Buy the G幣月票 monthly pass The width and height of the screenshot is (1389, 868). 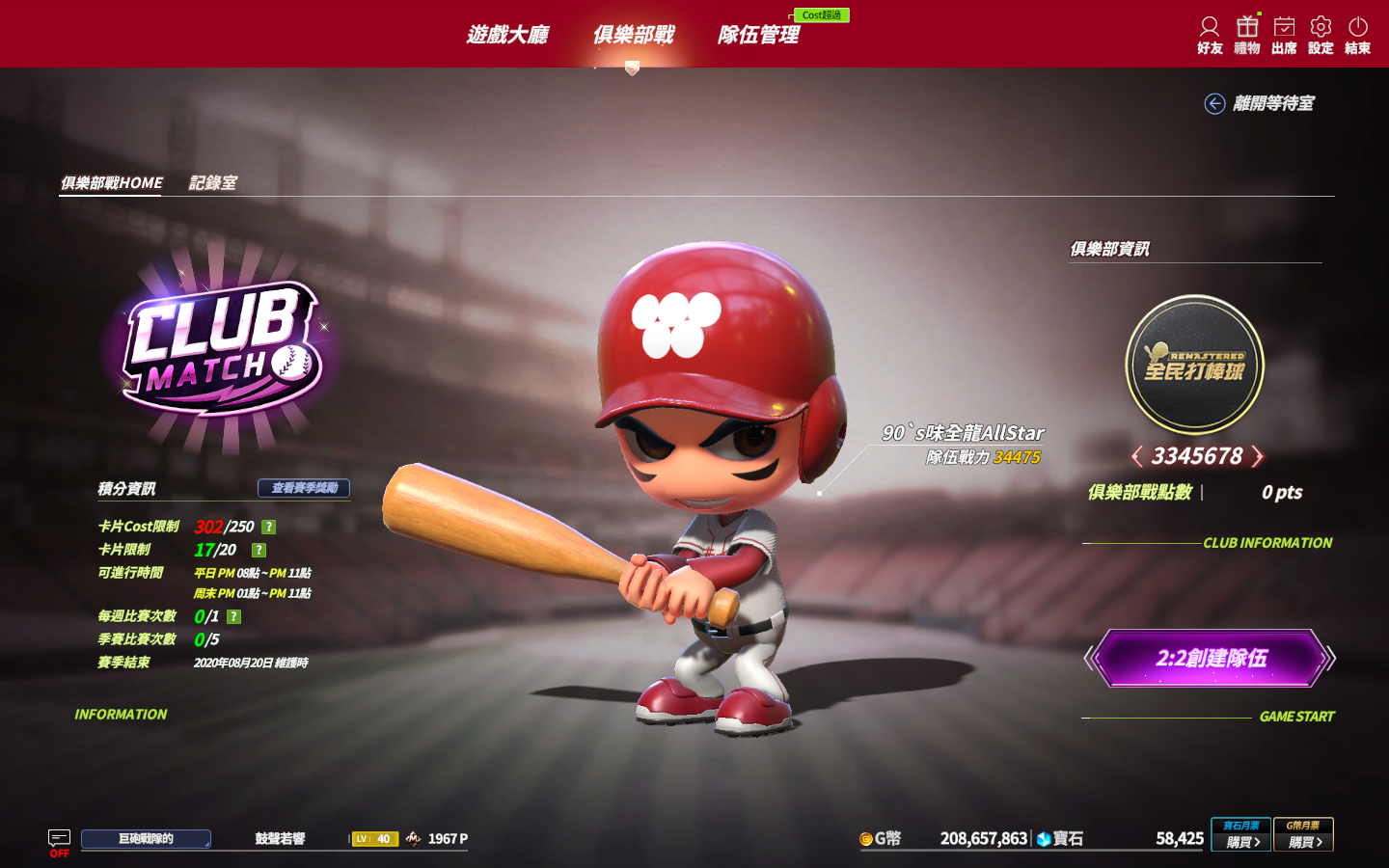pos(1303,835)
